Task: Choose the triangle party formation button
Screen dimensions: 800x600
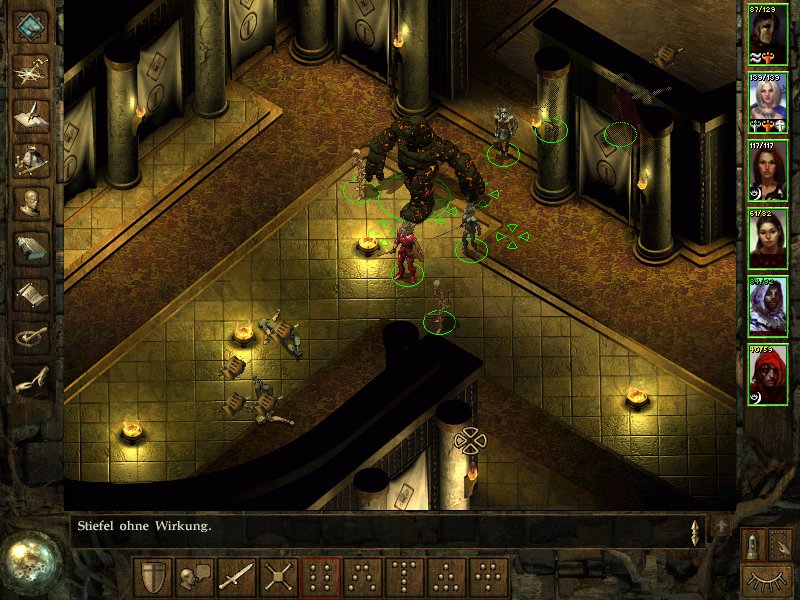Action: point(447,577)
